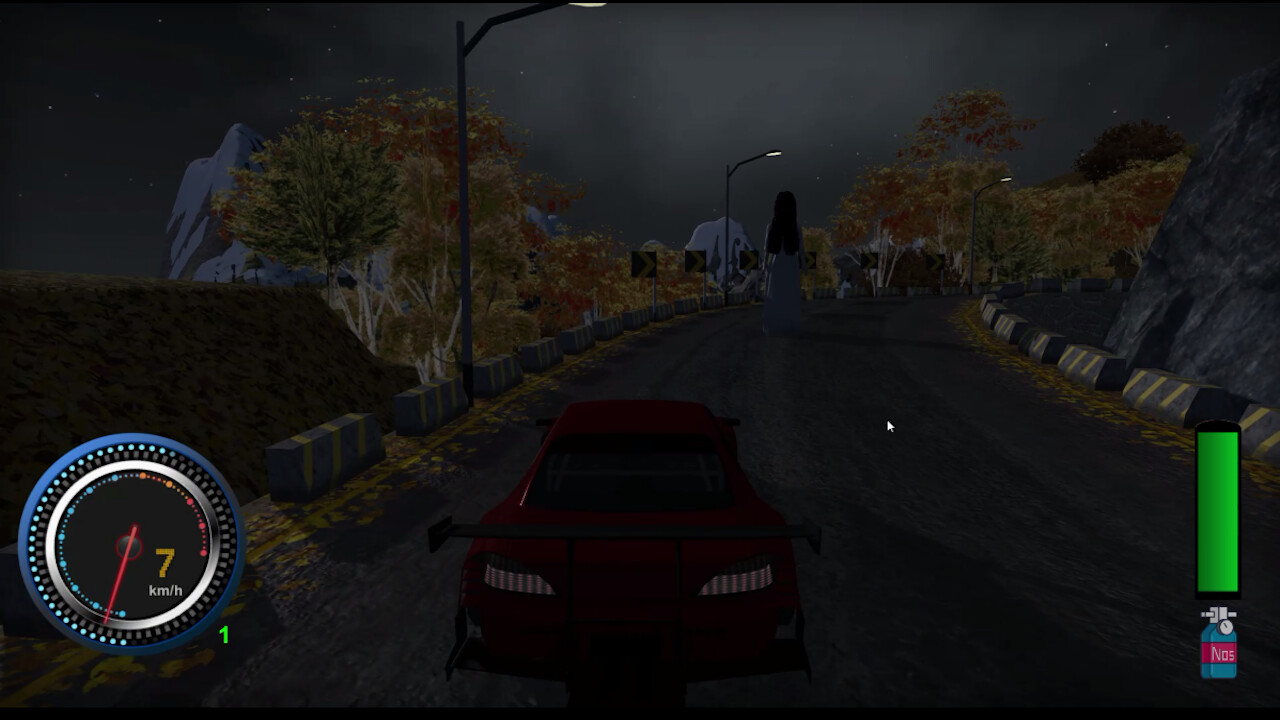Image resolution: width=1280 pixels, height=720 pixels.
Task: Click the car's left taillight
Action: pyautogui.click(x=515, y=577)
